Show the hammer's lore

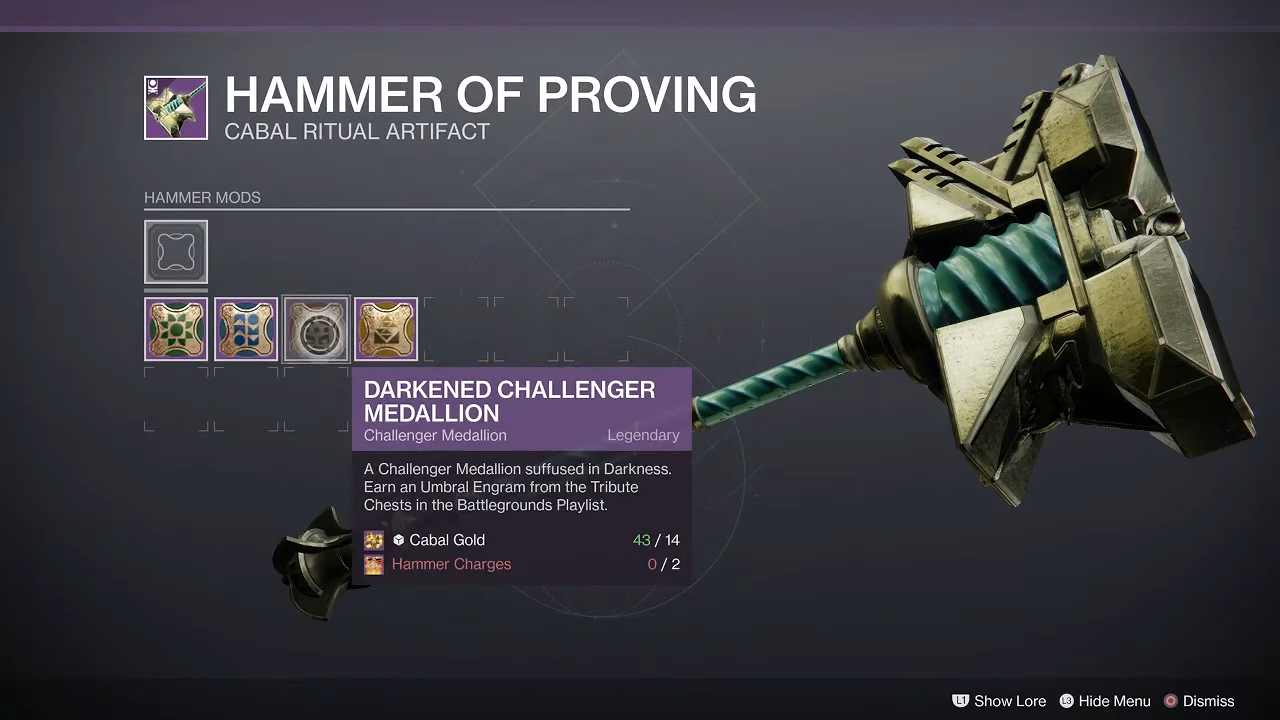tap(998, 701)
